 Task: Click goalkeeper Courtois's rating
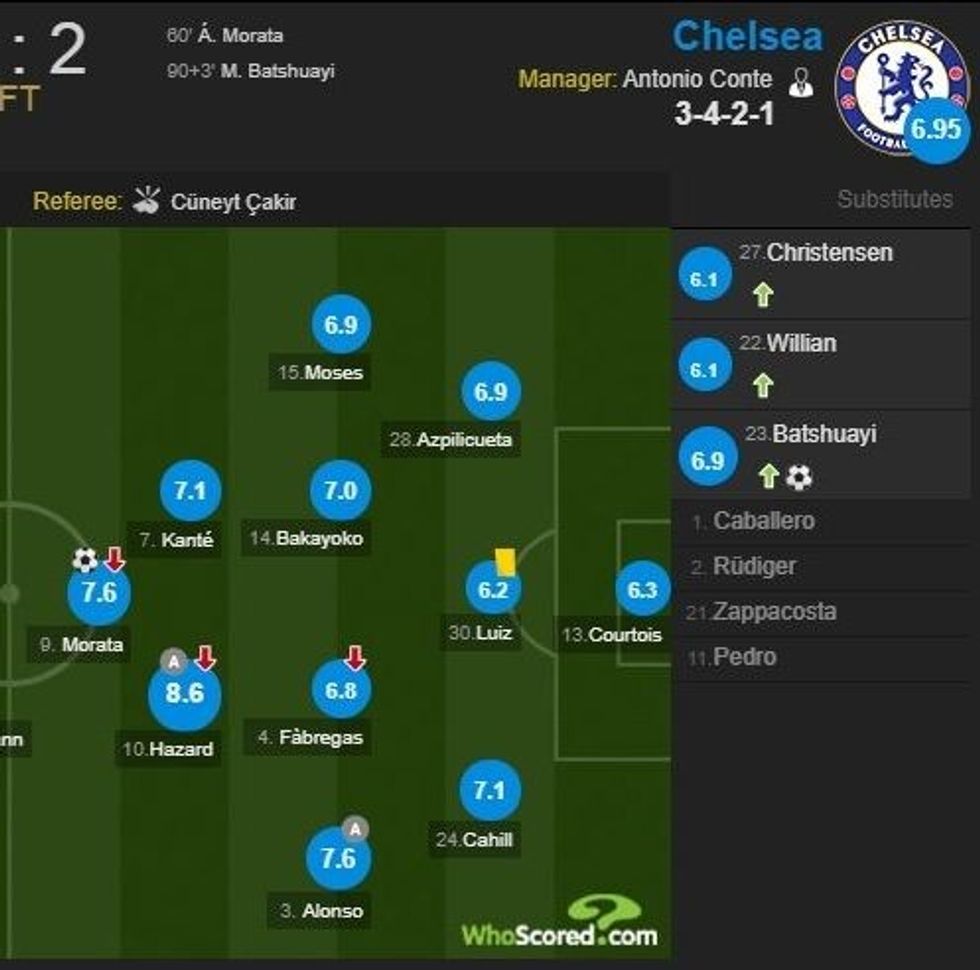pos(641,590)
